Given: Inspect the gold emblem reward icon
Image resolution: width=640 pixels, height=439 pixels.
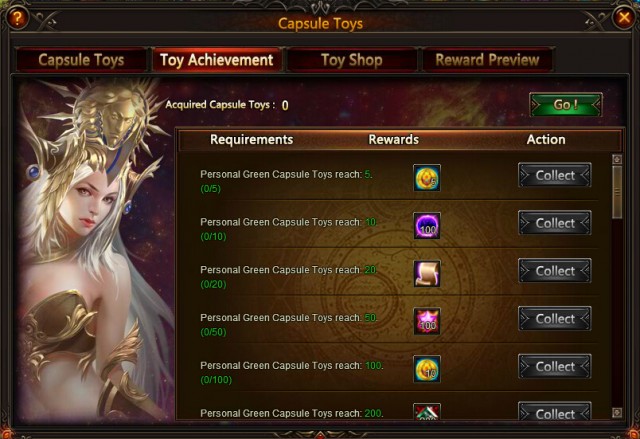Looking at the screenshot, I should (427, 178).
